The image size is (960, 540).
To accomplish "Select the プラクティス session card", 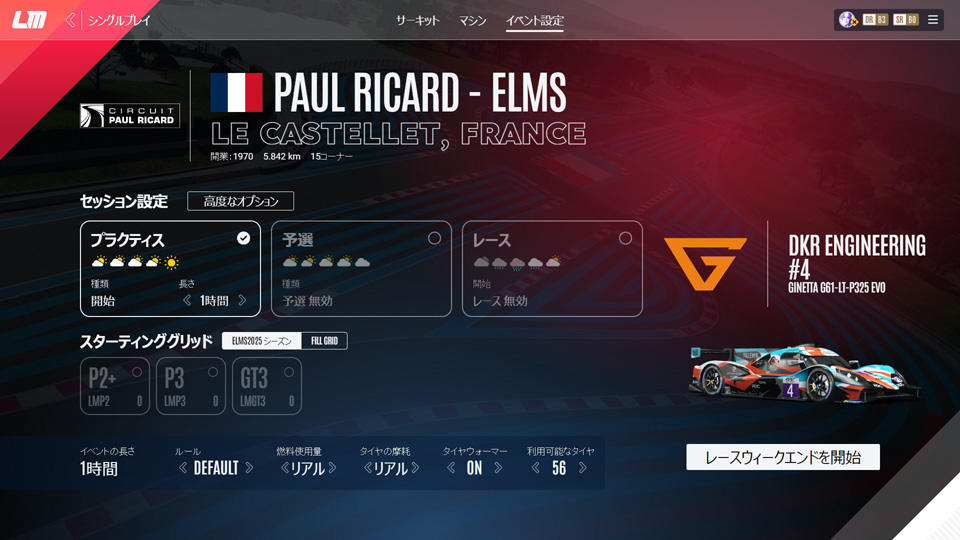I will (x=170, y=268).
